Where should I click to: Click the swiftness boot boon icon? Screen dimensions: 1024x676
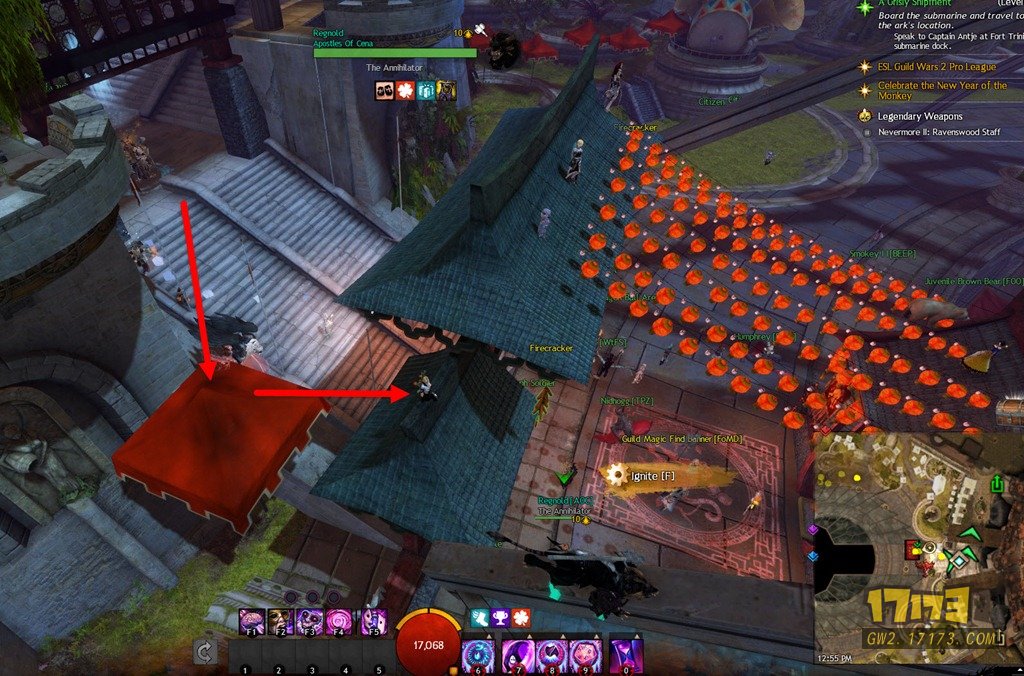tap(482, 619)
